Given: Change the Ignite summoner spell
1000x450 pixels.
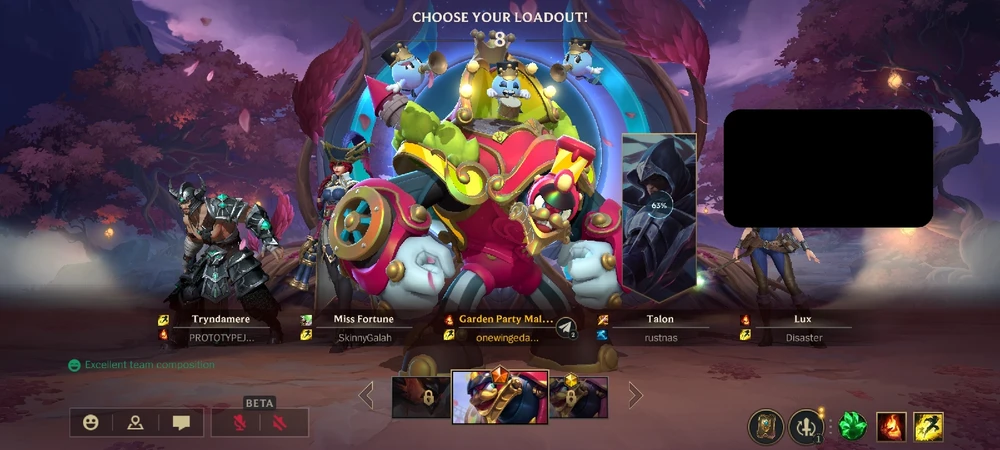Looking at the screenshot, I should pos(892,427).
